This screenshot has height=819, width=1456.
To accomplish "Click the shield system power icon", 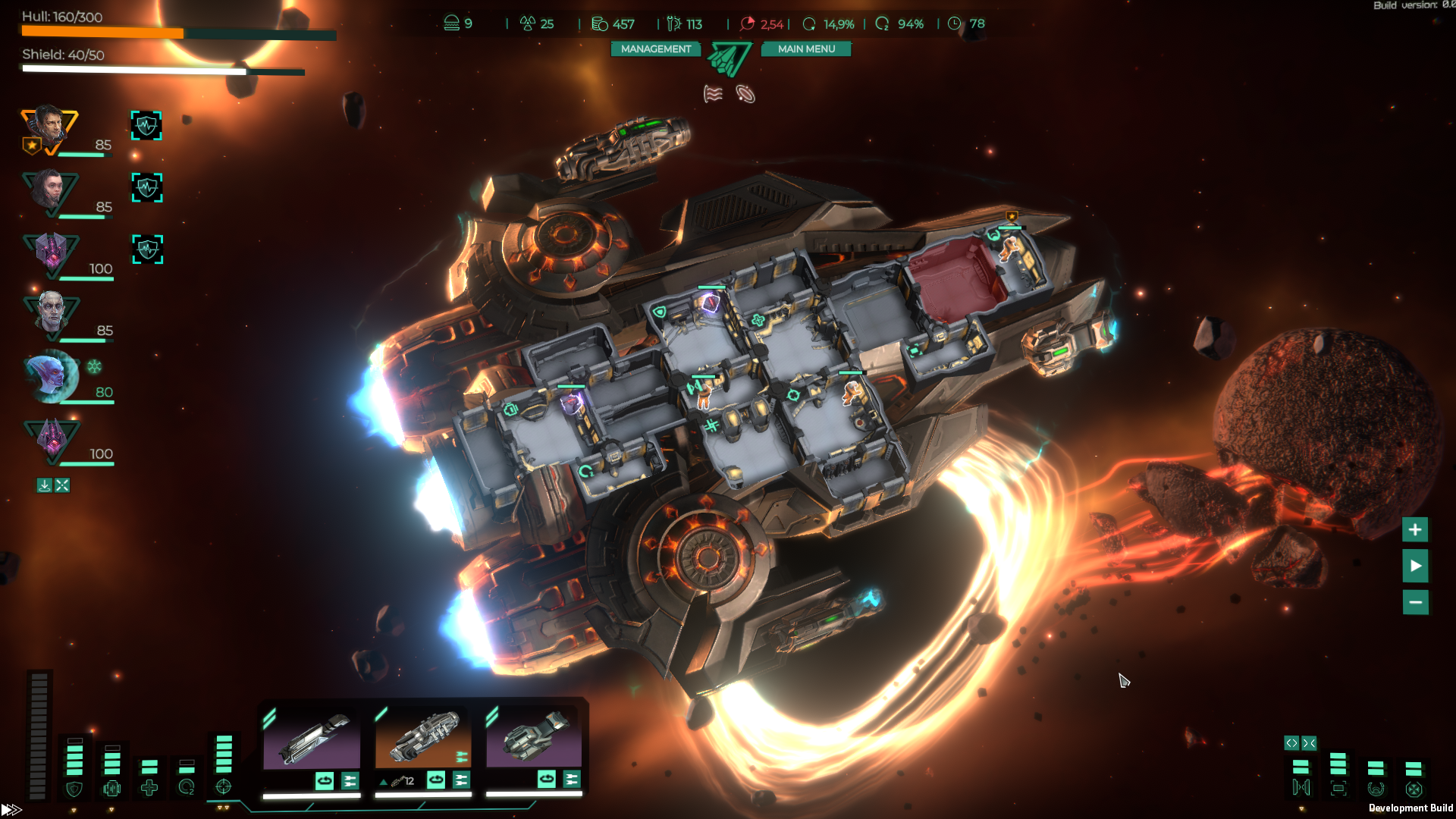I will [x=74, y=789].
